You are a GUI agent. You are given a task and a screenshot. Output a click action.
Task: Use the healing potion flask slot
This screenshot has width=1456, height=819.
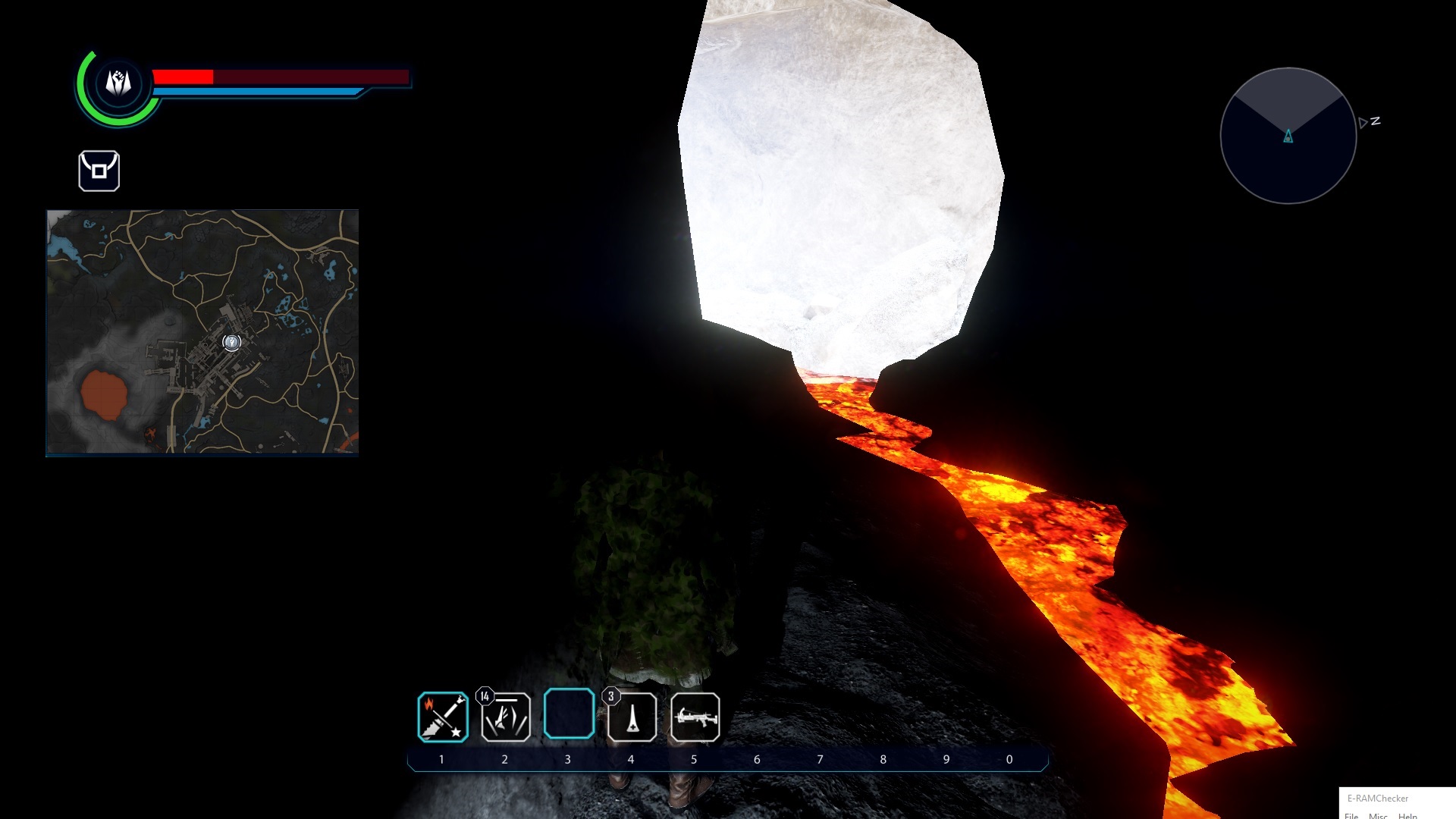tap(632, 717)
